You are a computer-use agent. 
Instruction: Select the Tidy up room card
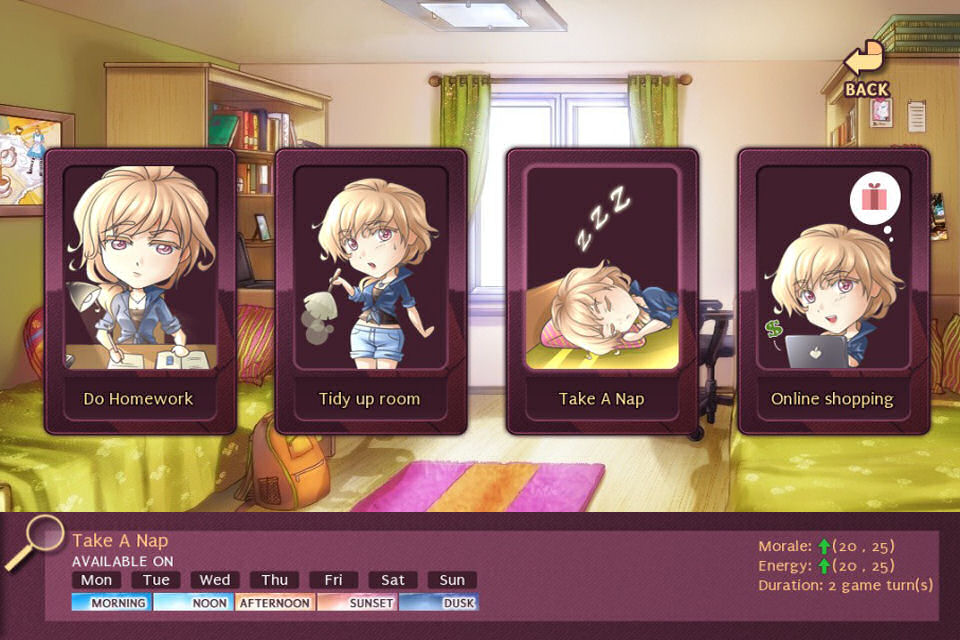point(370,290)
